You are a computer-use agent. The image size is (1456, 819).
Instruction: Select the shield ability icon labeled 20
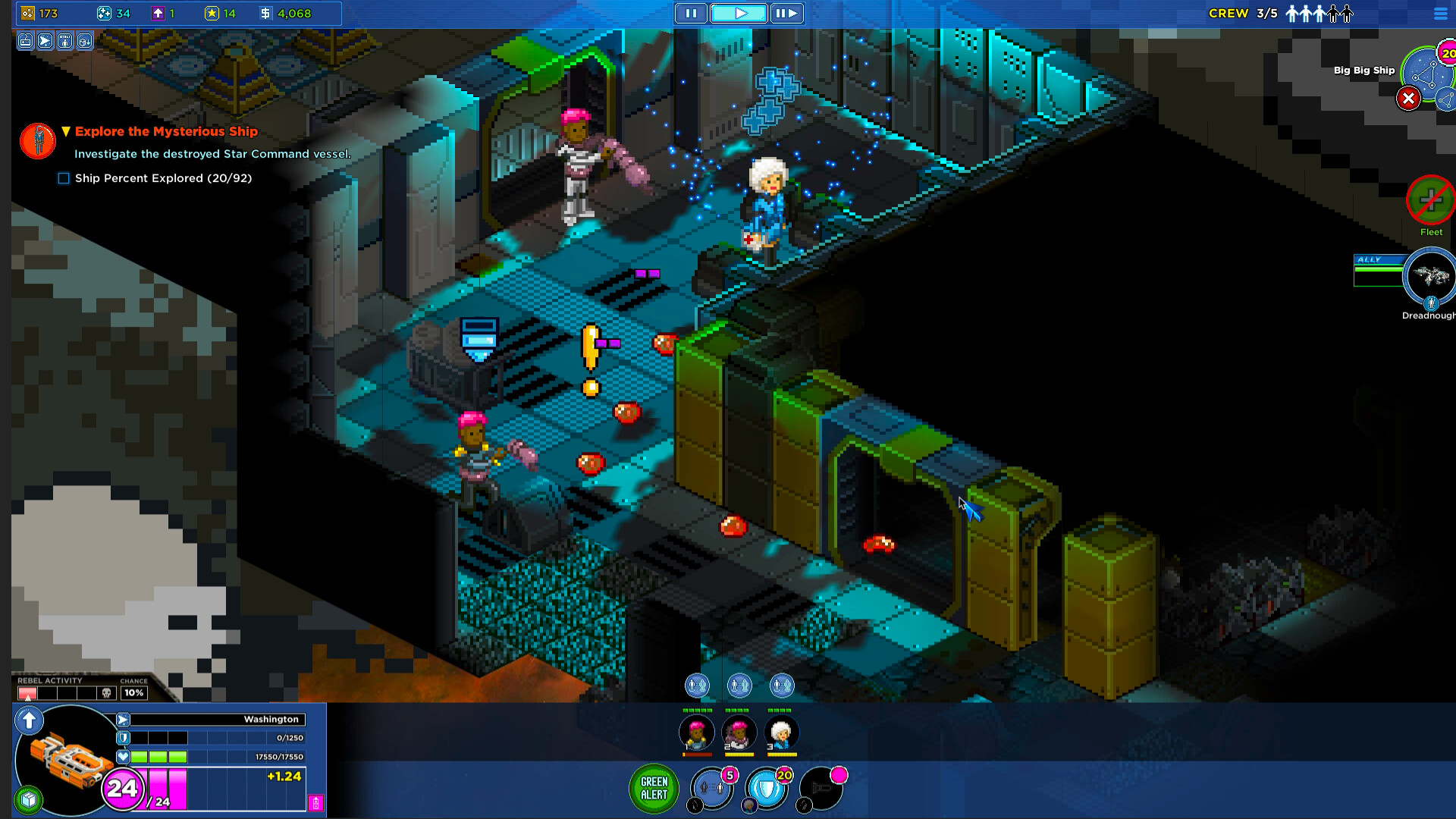click(766, 787)
